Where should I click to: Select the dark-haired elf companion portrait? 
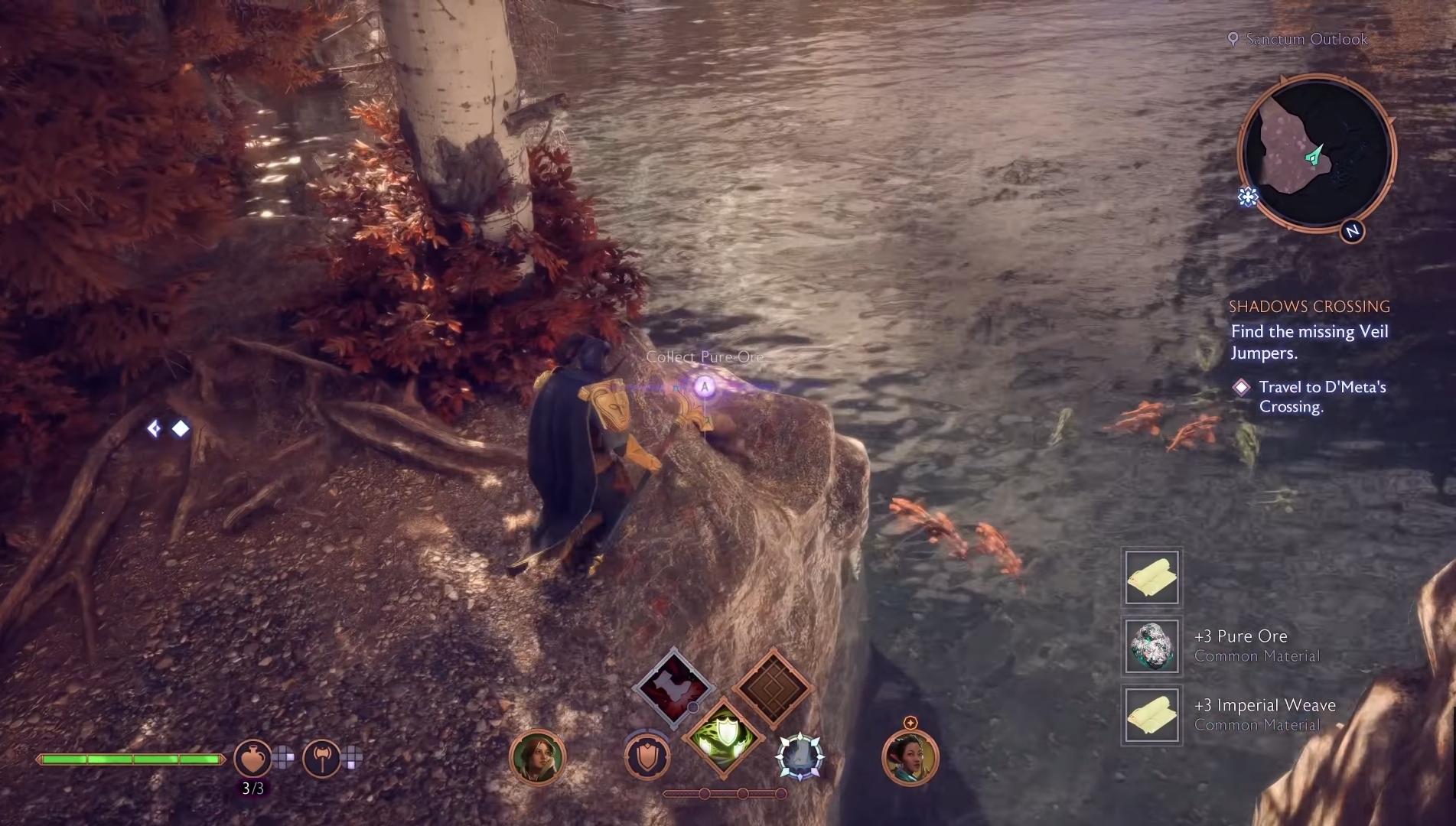(x=910, y=758)
